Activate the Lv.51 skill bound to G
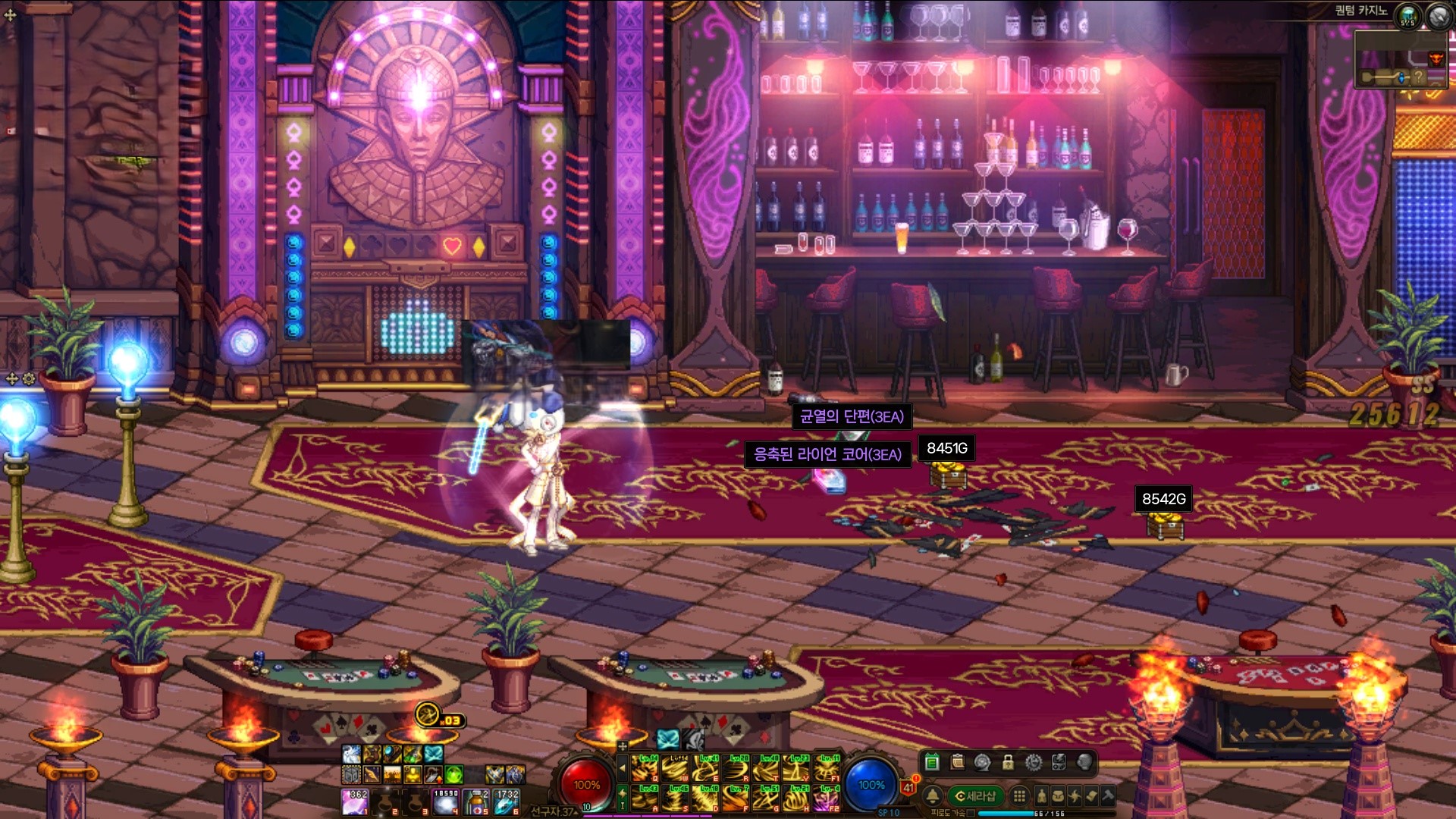Image resolution: width=1456 pixels, height=819 pixels. (x=766, y=799)
